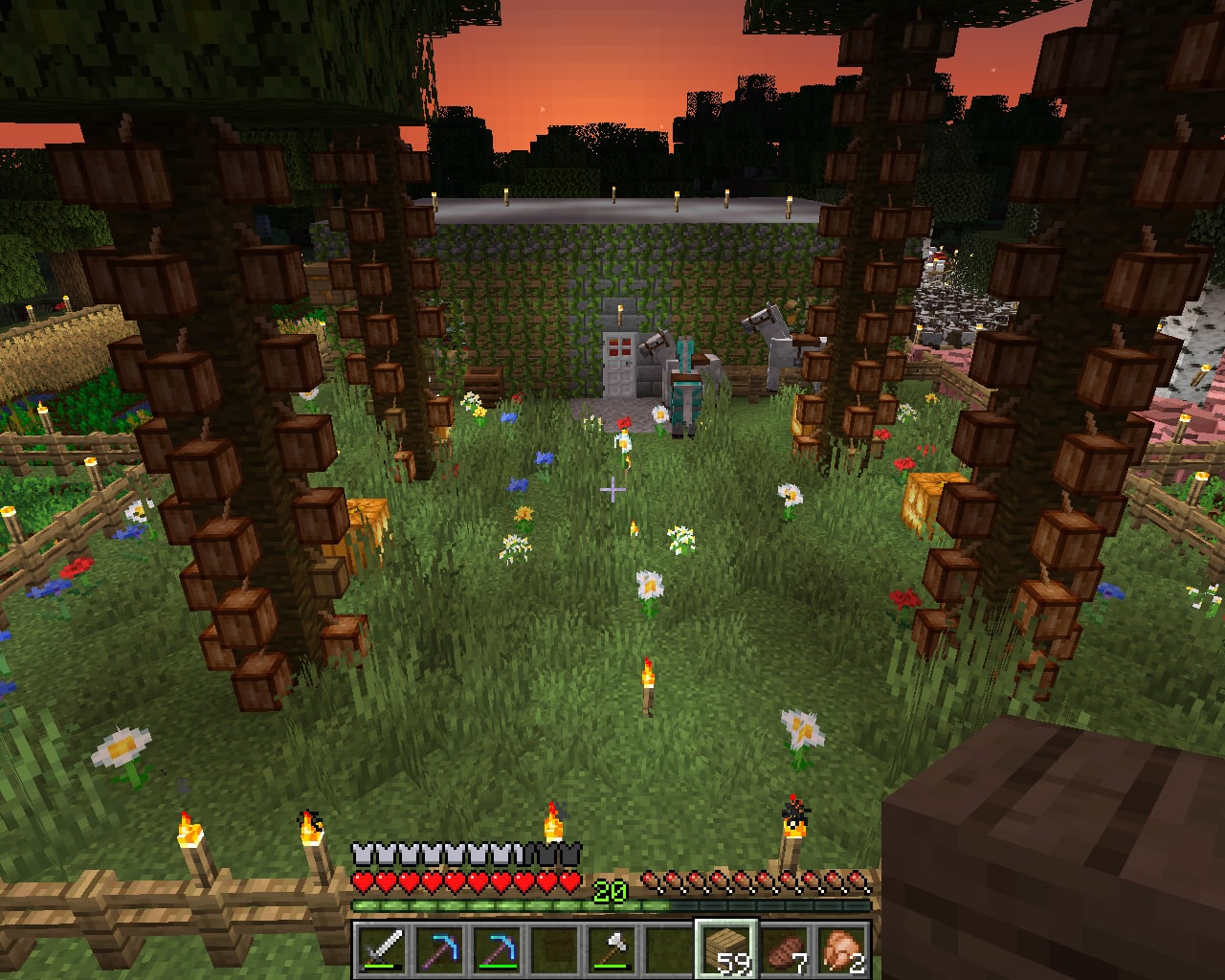The height and width of the screenshot is (980, 1225).
Task: Choose the iron axe hotbar slot
Action: tap(612, 949)
